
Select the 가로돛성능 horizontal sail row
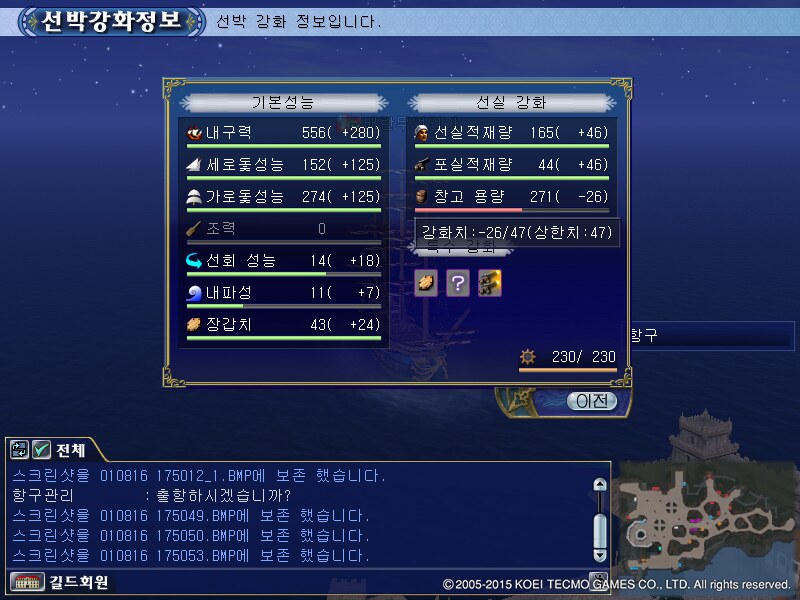click(283, 197)
